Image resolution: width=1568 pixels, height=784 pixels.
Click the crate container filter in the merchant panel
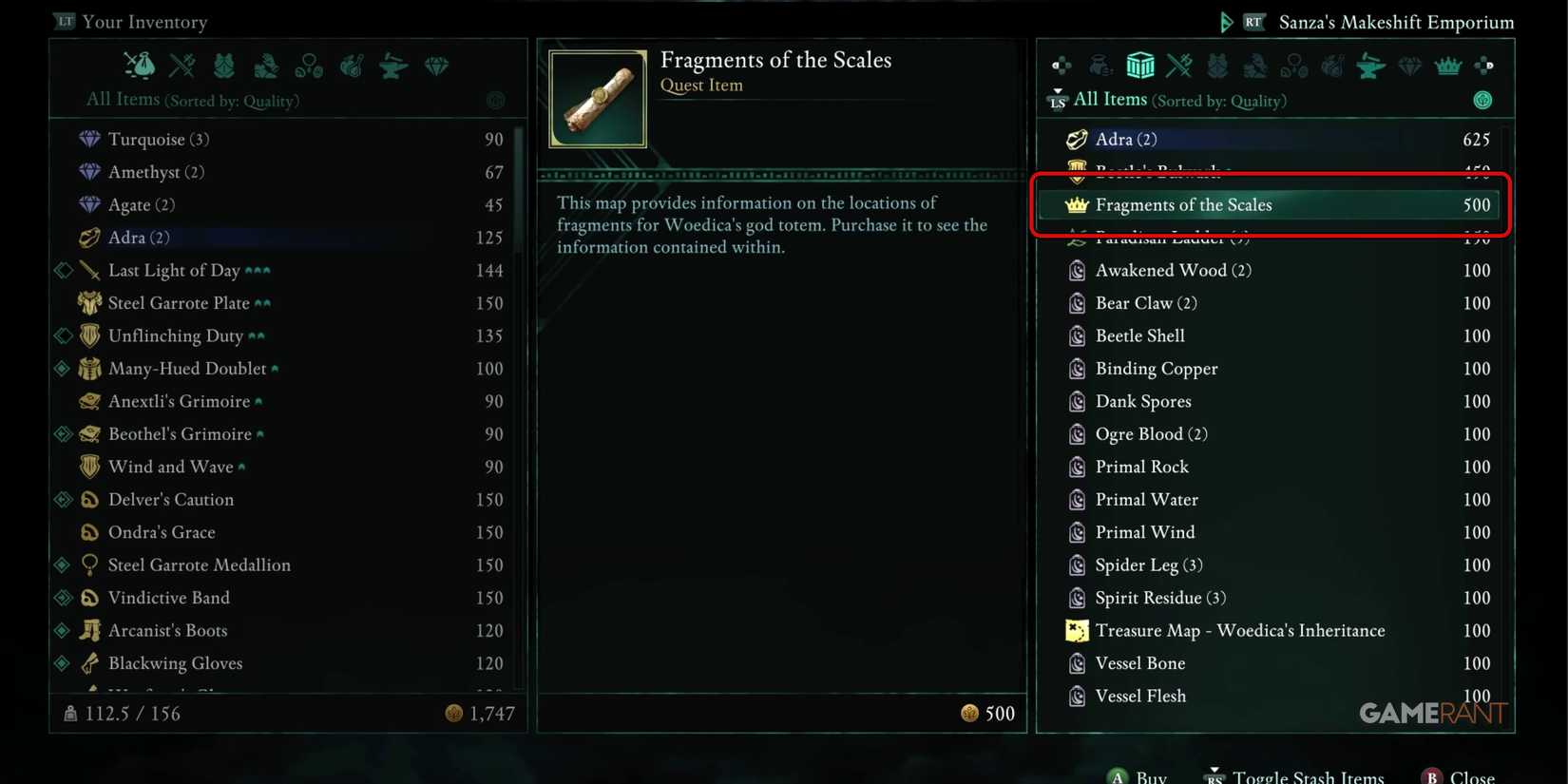click(x=1140, y=65)
